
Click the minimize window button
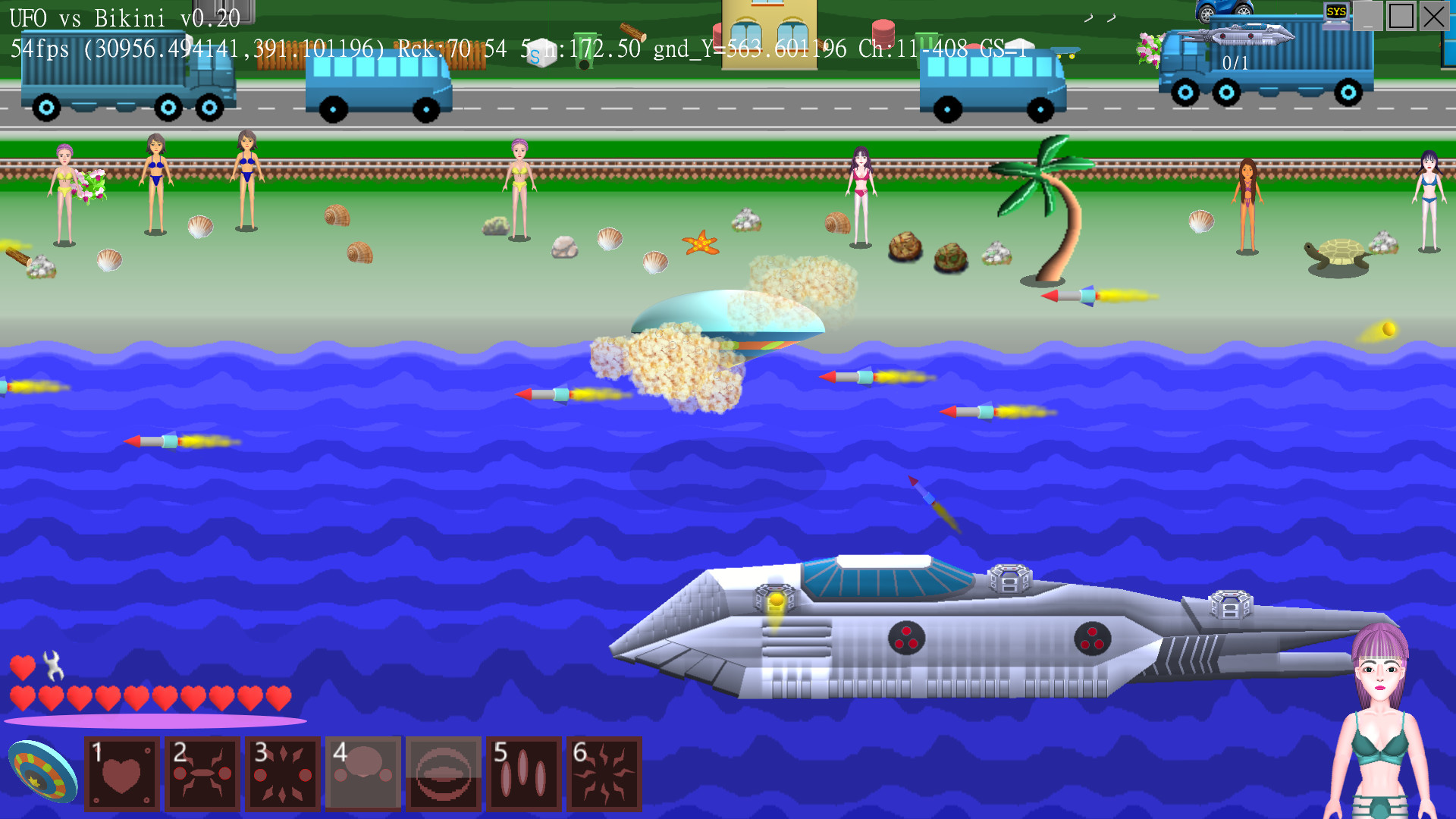tap(1369, 15)
